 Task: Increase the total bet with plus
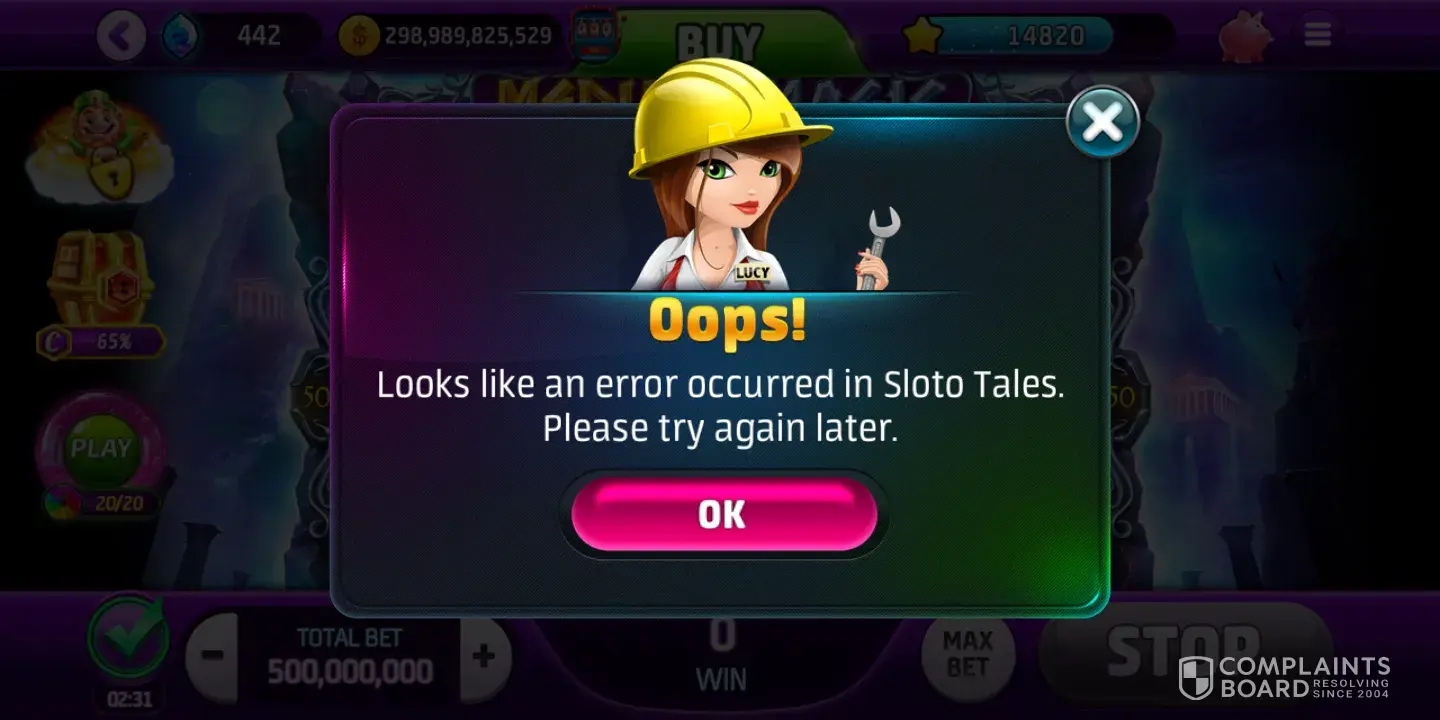coord(485,657)
